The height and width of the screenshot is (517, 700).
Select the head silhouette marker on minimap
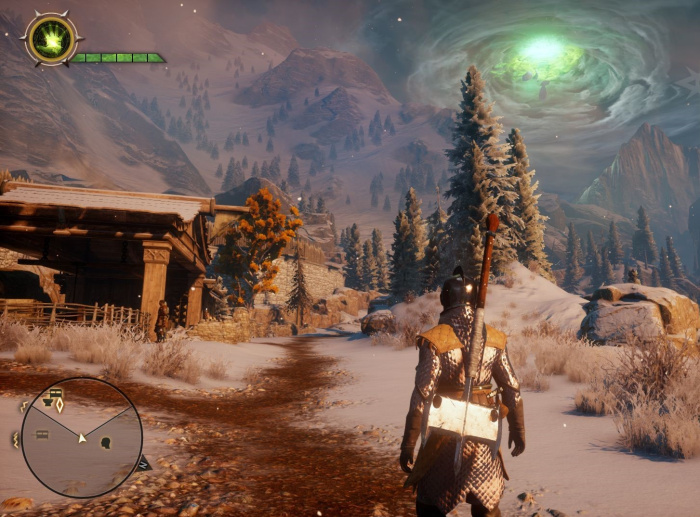point(106,443)
